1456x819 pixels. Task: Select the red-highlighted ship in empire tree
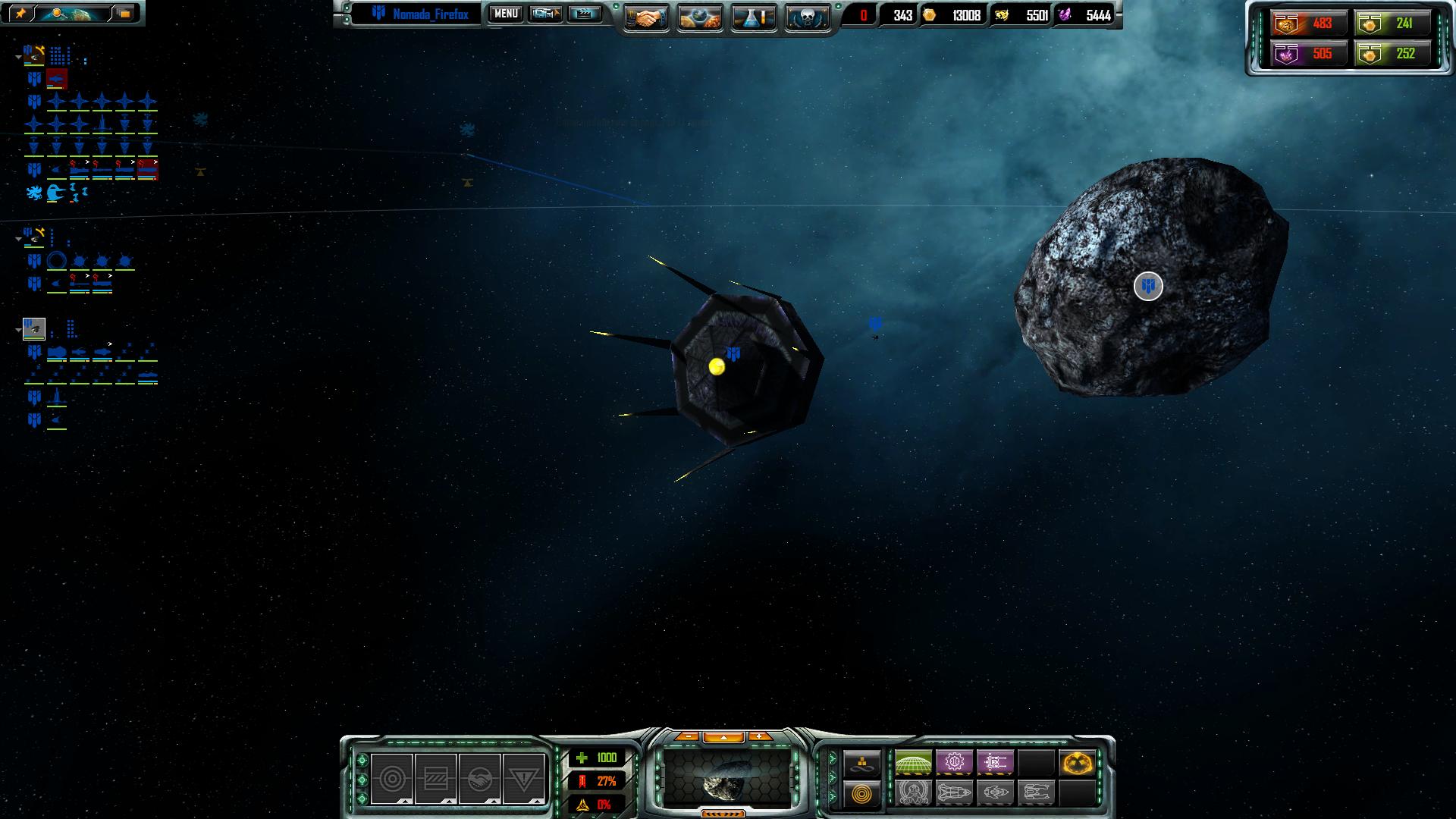[x=57, y=79]
